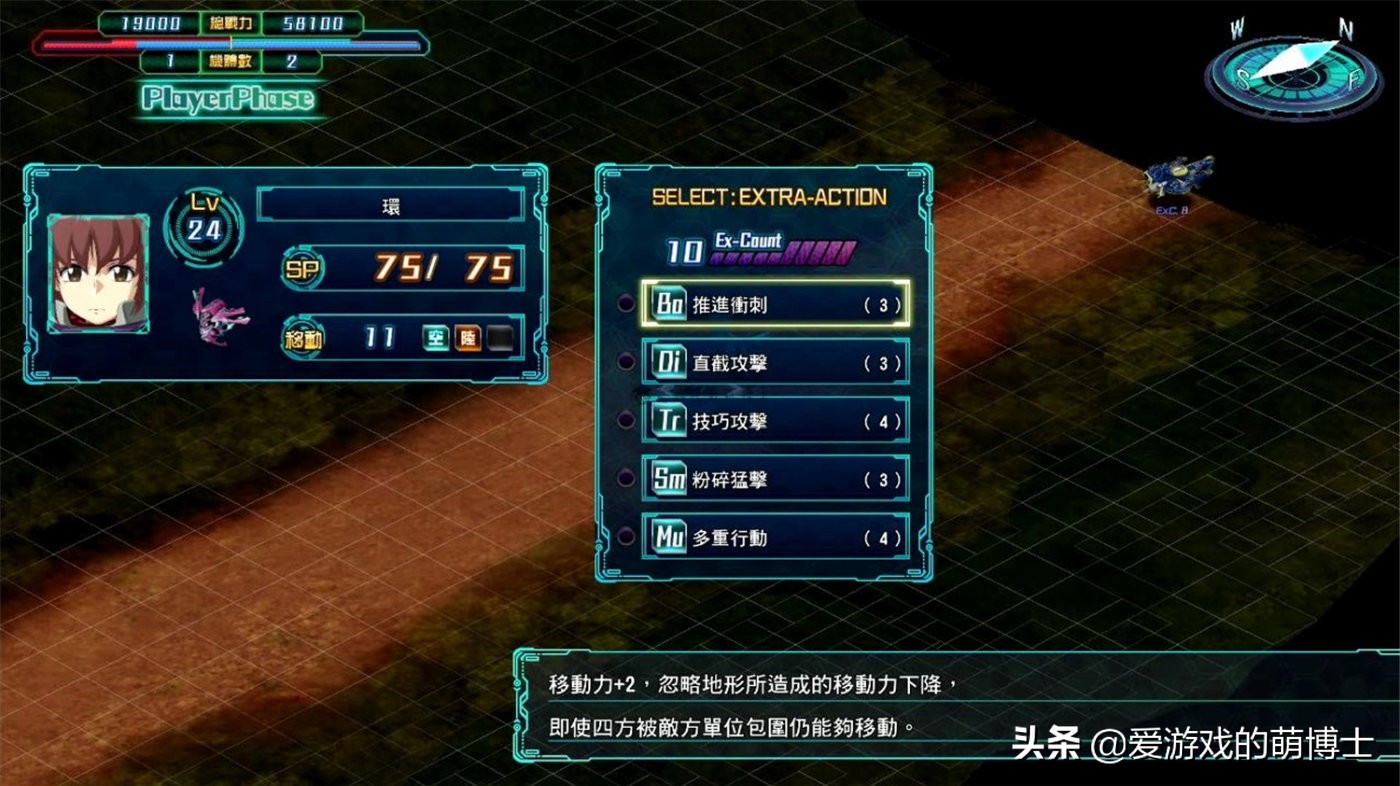Screen dimensions: 1400x786
Task: Select the 推進衝刺 extra action
Action: pyautogui.click(x=775, y=304)
